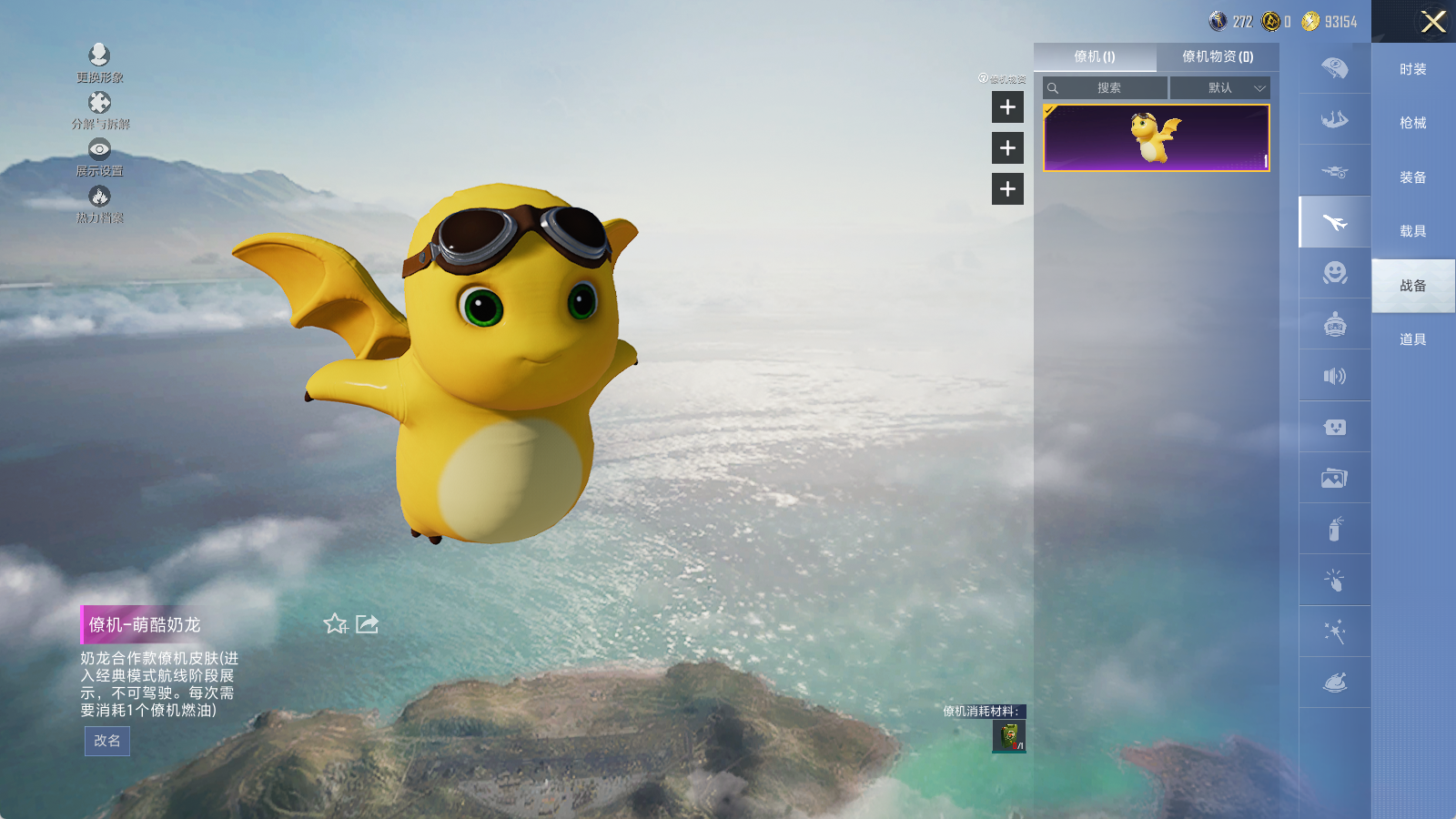The height and width of the screenshot is (819, 1456).
Task: Choose the 道具 category
Action: pyautogui.click(x=1412, y=339)
